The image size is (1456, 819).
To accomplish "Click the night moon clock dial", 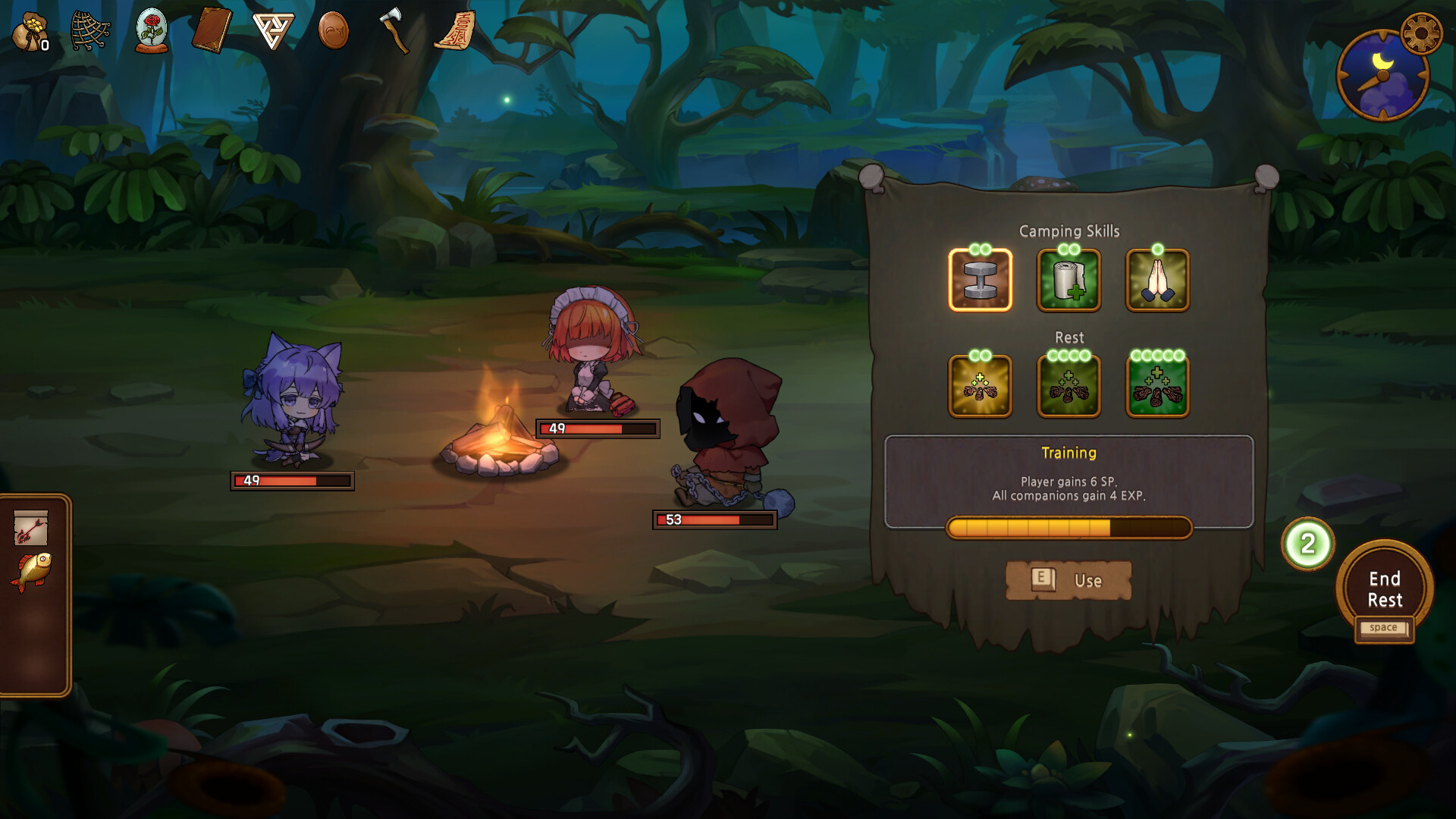I will pyautogui.click(x=1382, y=76).
